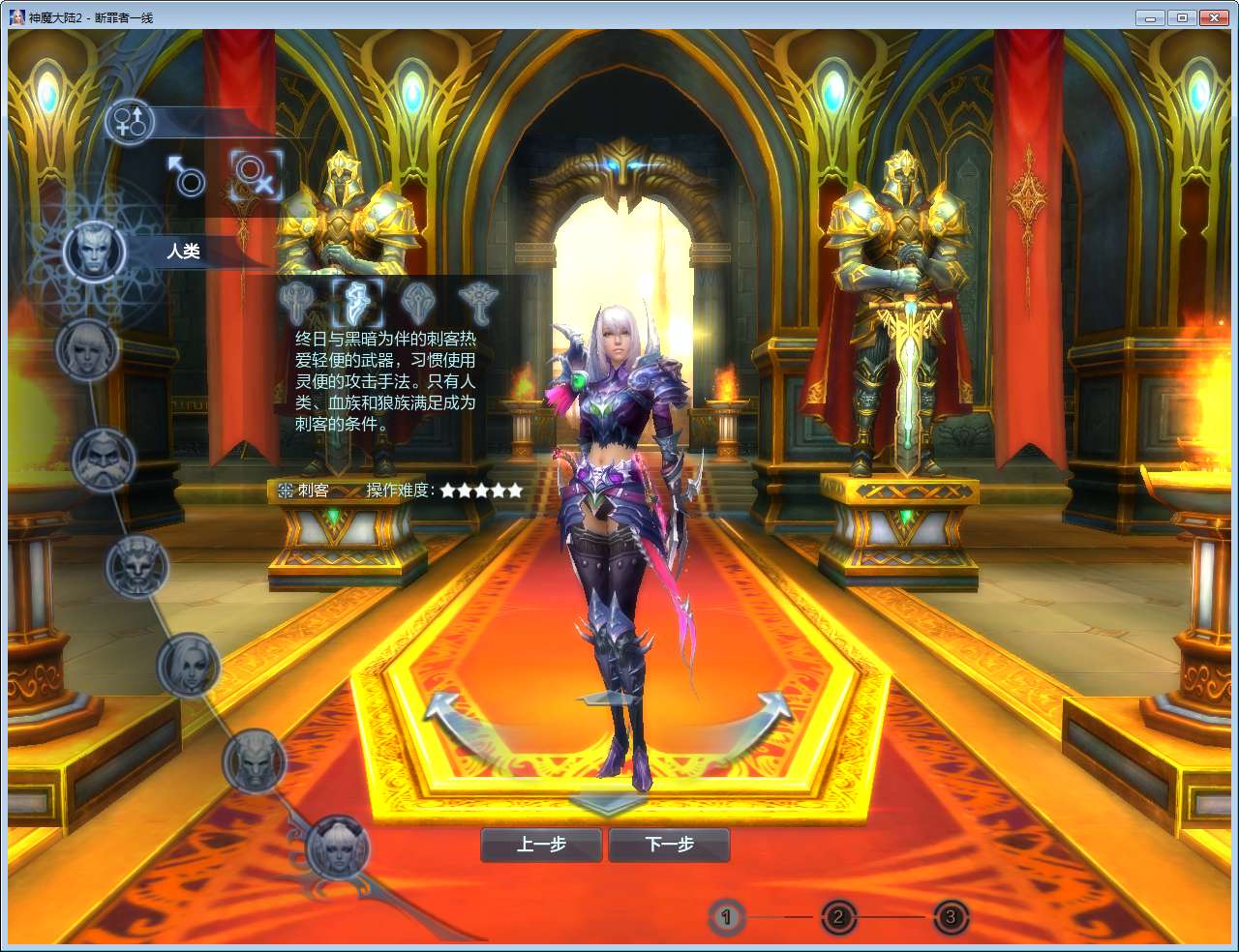Select the dagger Assassin class icon

tap(357, 300)
